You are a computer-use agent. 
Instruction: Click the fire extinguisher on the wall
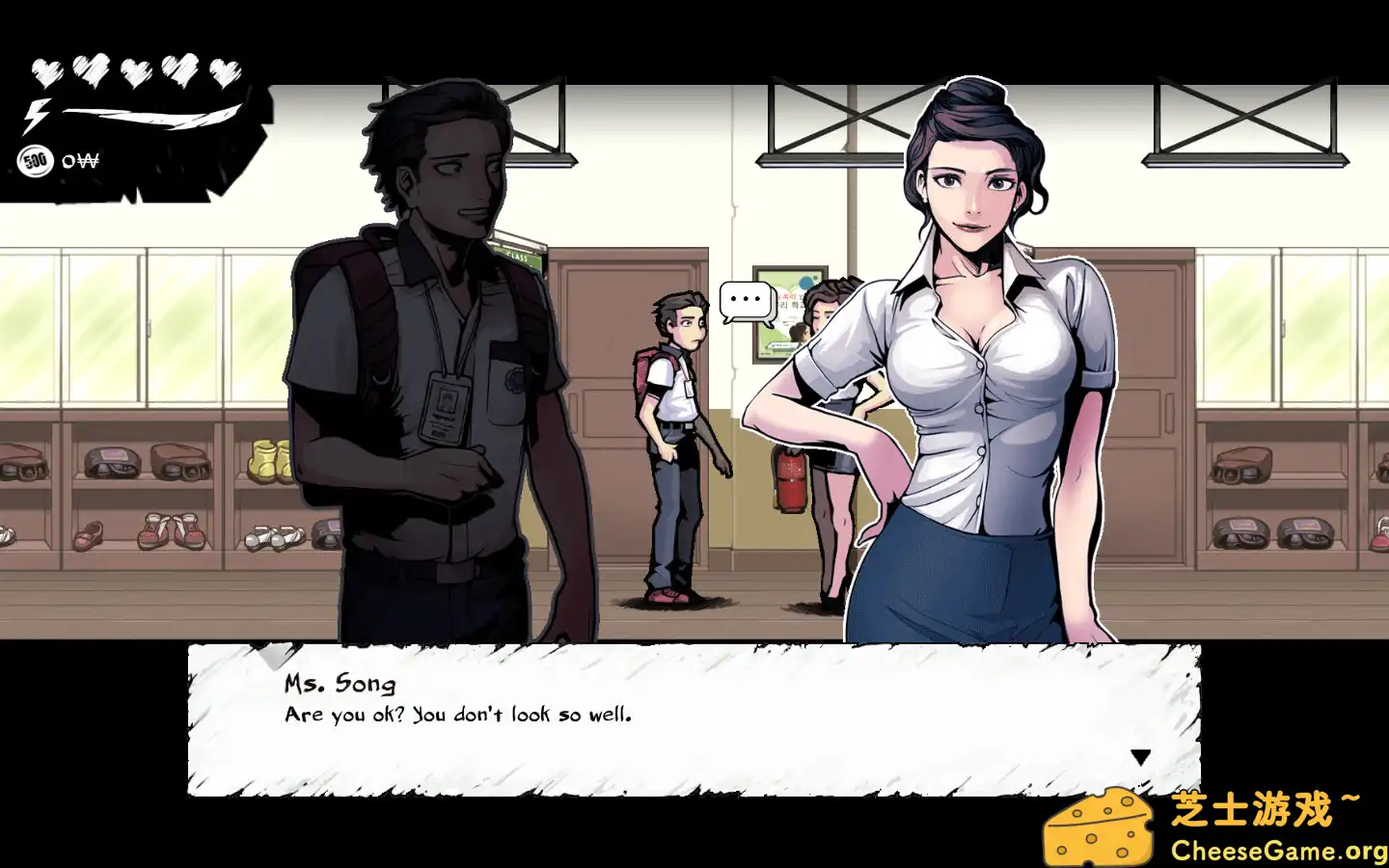789,482
